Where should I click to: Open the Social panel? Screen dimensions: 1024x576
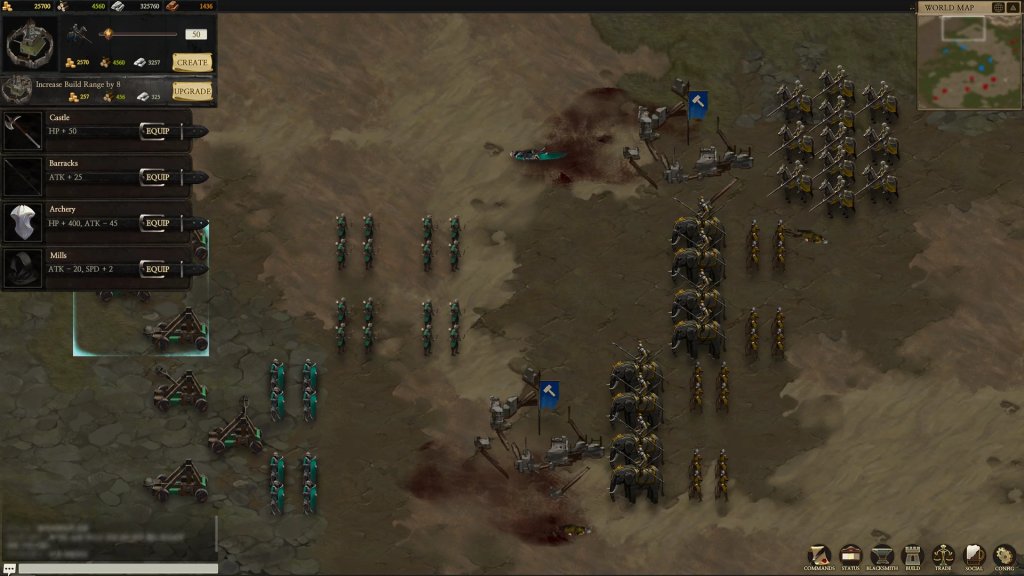tap(973, 556)
